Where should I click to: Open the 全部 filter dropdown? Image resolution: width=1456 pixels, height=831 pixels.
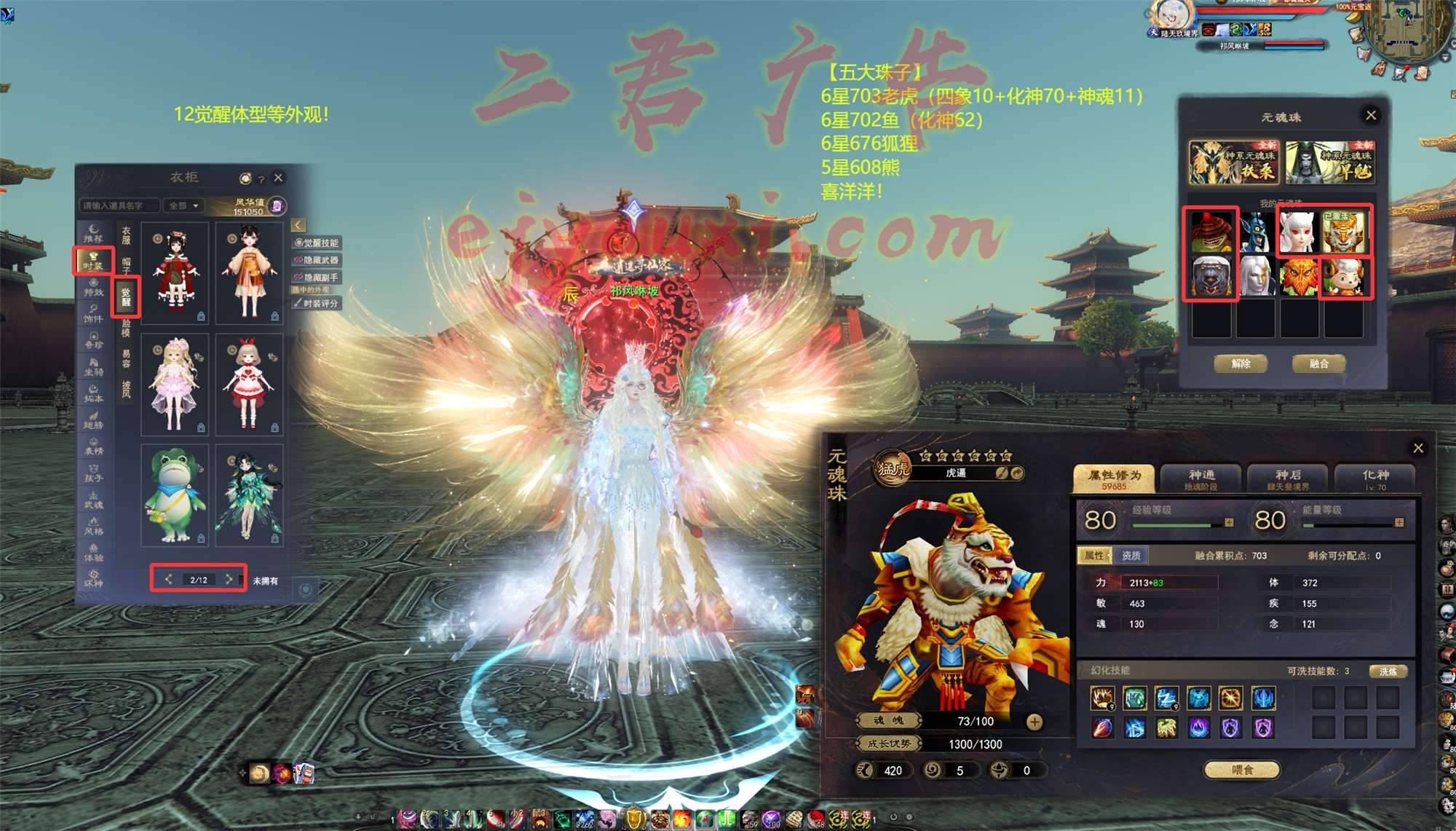(183, 206)
